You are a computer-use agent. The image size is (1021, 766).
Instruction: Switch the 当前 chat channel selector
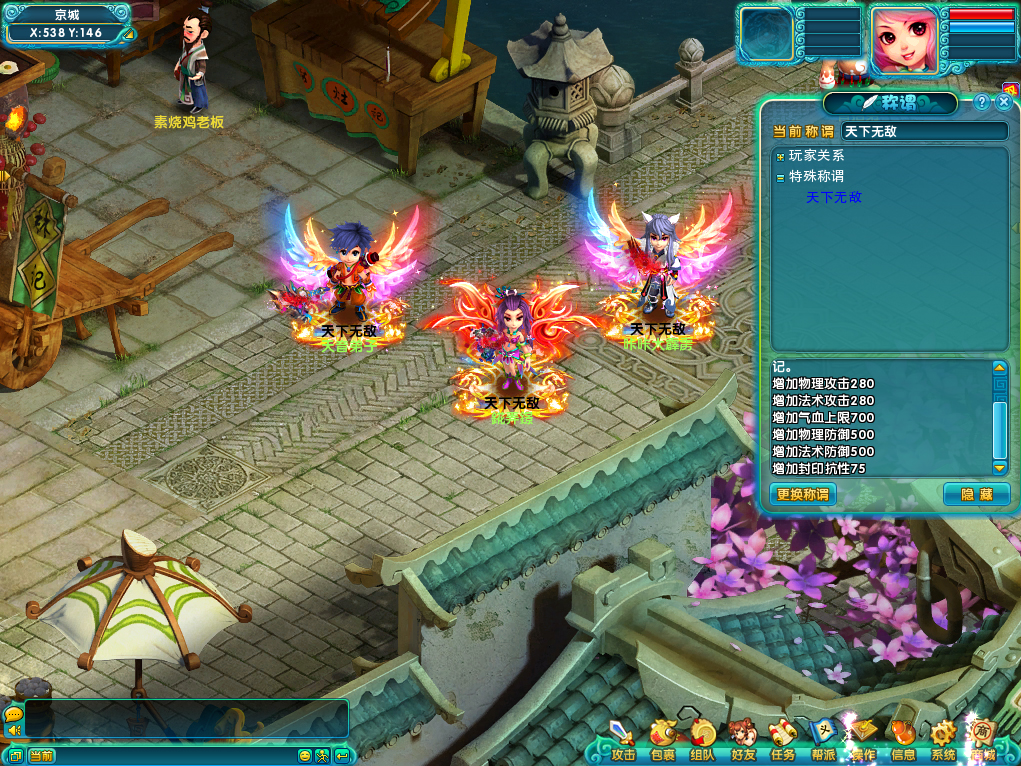(x=41, y=756)
